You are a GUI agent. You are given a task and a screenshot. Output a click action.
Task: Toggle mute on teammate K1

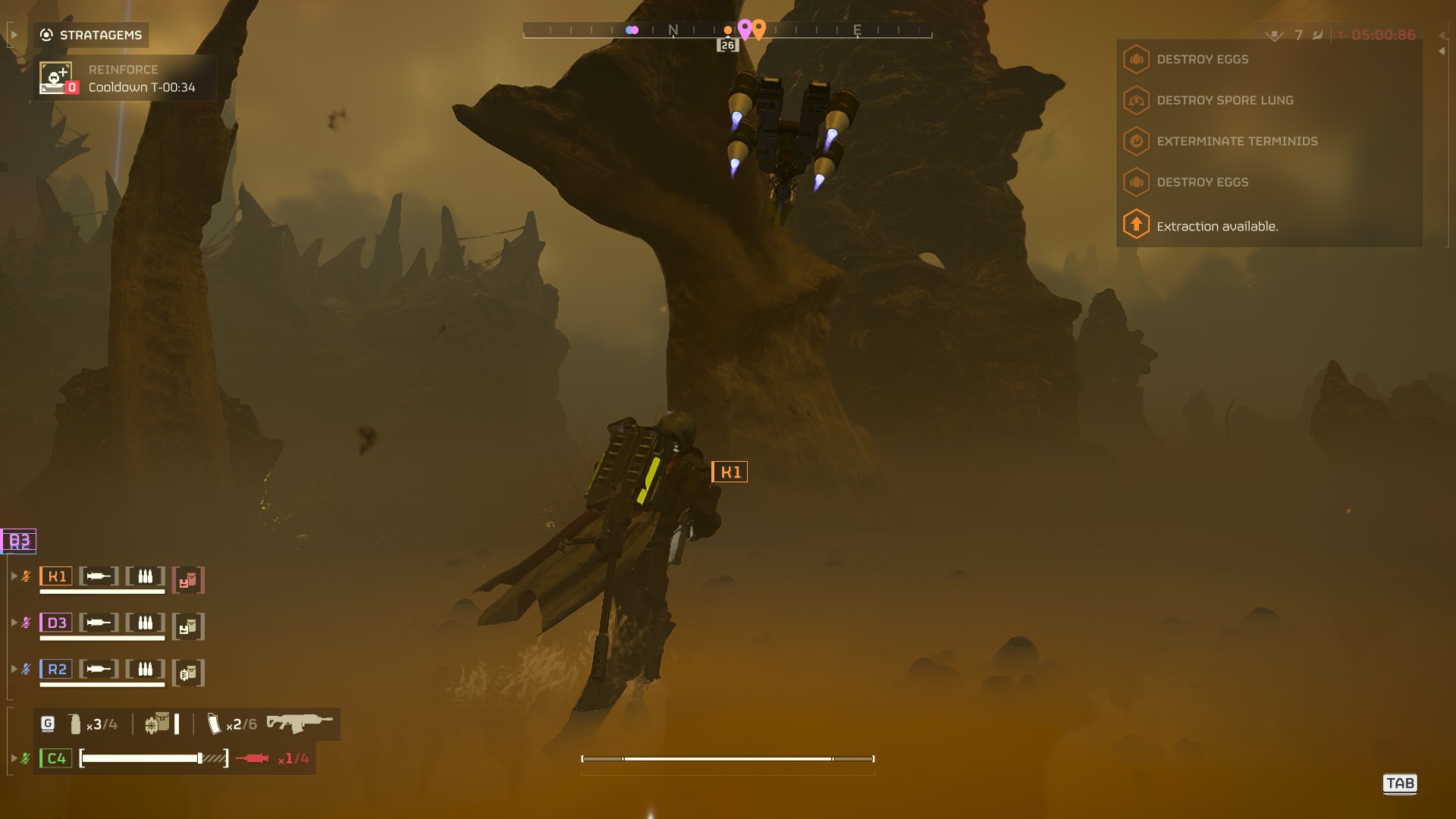27,576
